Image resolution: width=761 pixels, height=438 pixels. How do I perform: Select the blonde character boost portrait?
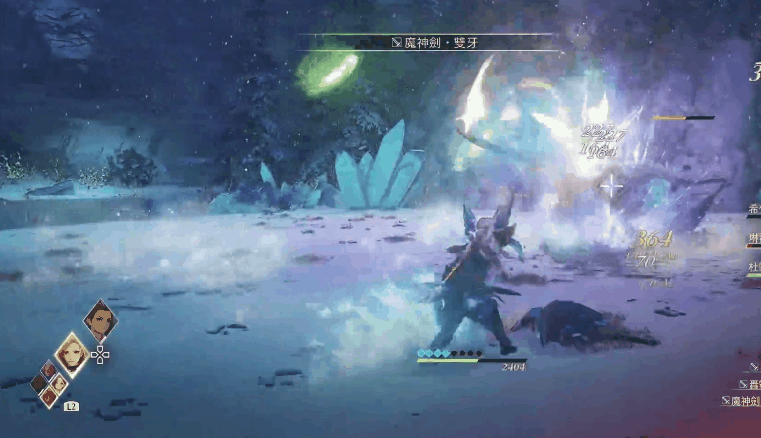[x=72, y=353]
